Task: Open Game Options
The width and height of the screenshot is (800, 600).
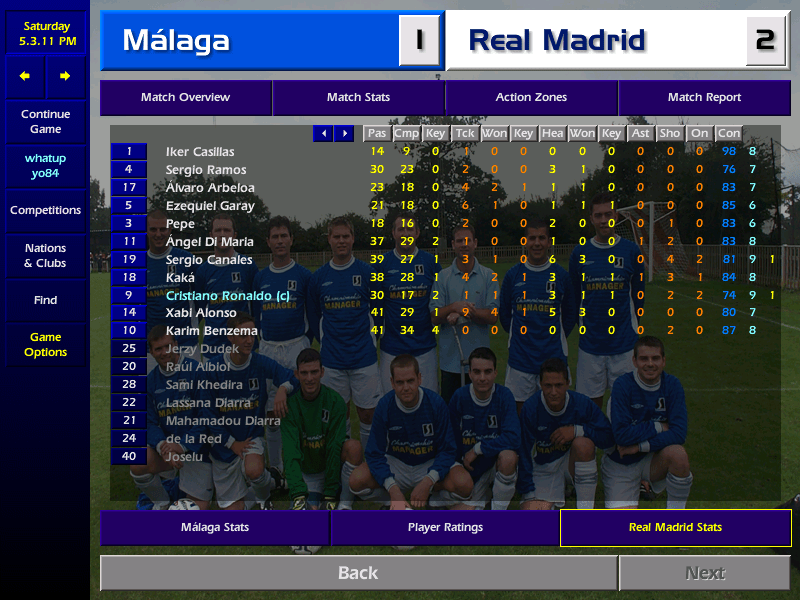Action: click(x=45, y=345)
